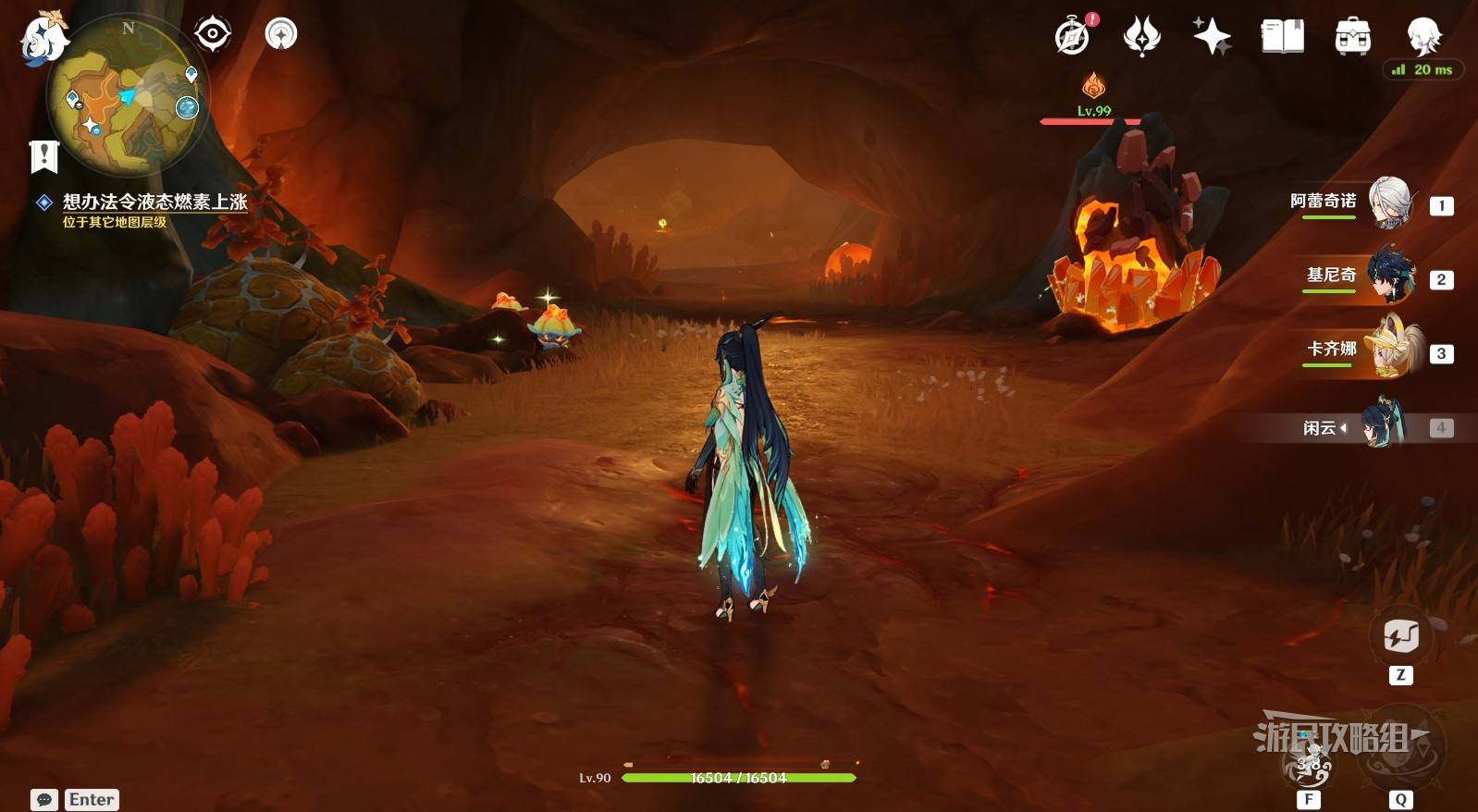
Task: Switch to party member 卡齐娜
Action: (x=1389, y=351)
